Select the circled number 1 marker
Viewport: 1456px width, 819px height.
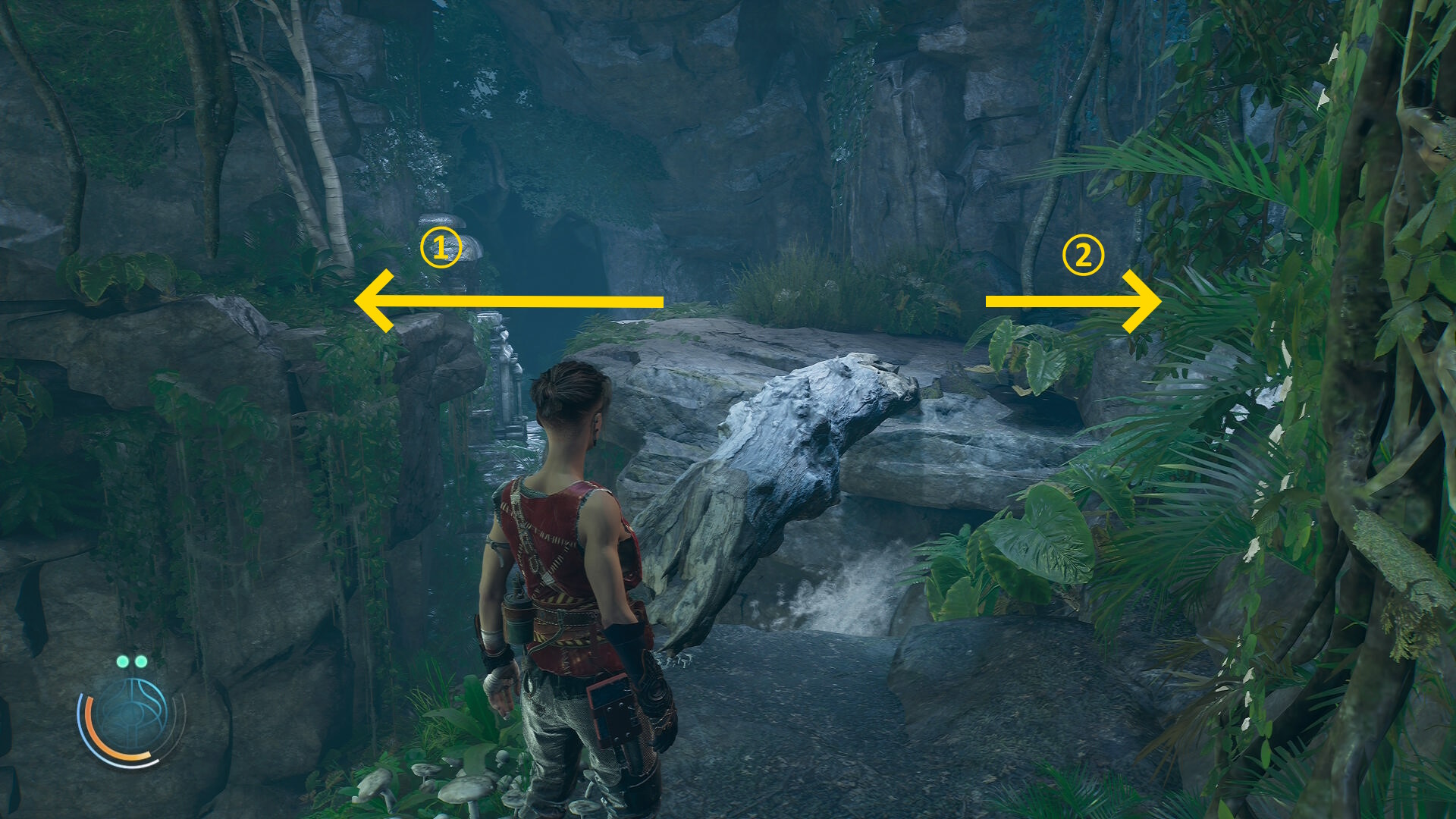point(441,247)
